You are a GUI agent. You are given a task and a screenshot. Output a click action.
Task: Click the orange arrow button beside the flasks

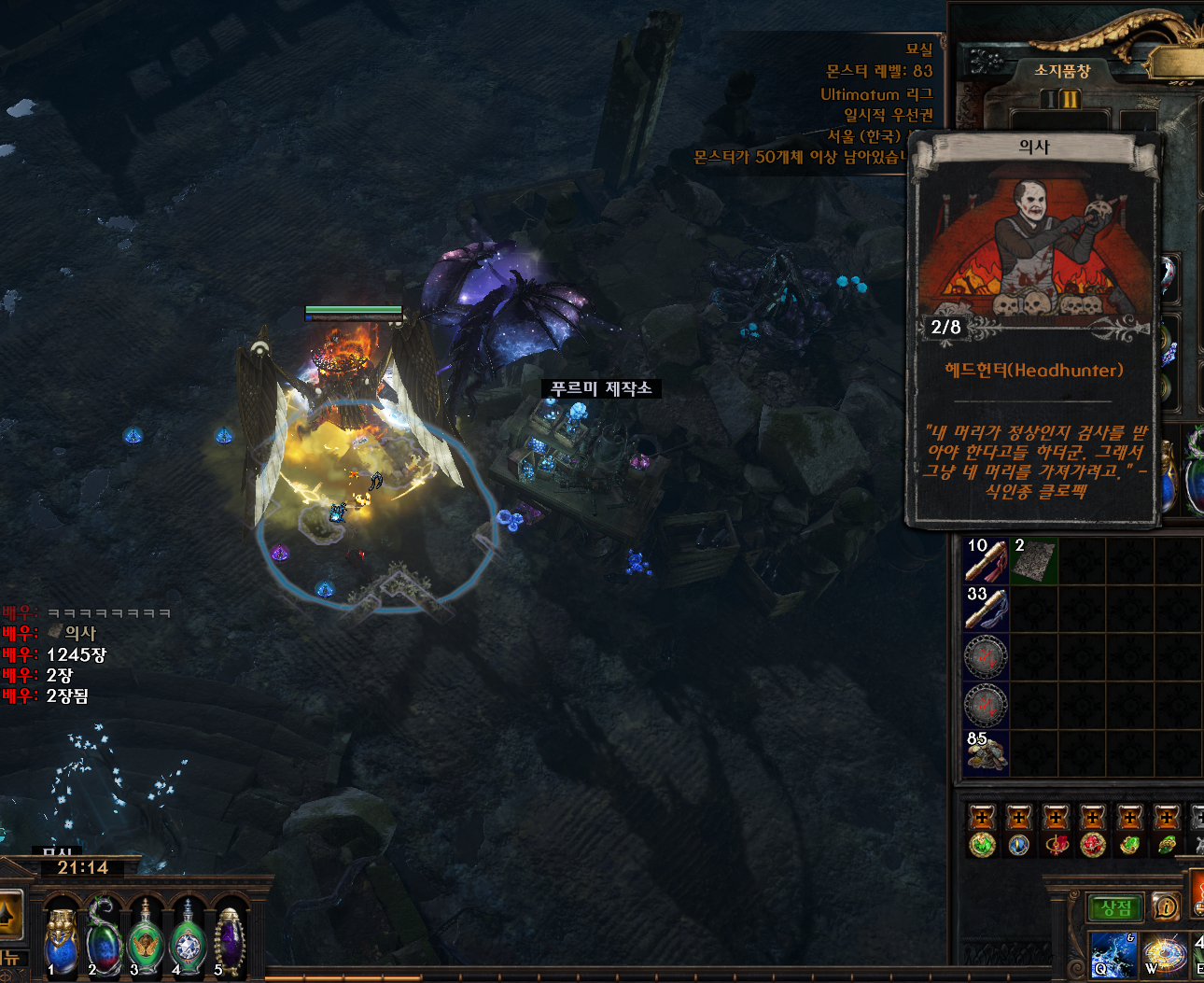pos(9,915)
